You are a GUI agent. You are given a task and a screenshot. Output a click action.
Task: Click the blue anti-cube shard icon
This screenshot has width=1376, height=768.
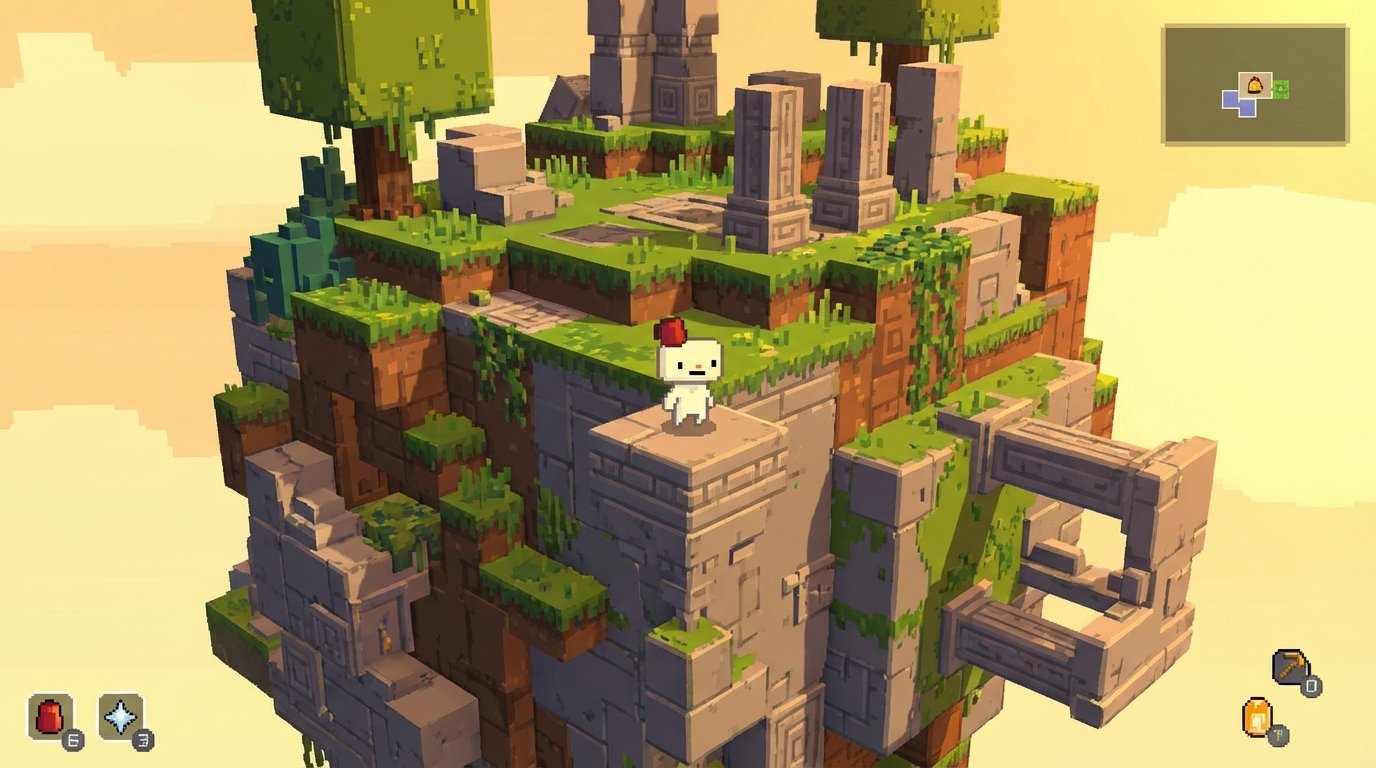[122, 717]
